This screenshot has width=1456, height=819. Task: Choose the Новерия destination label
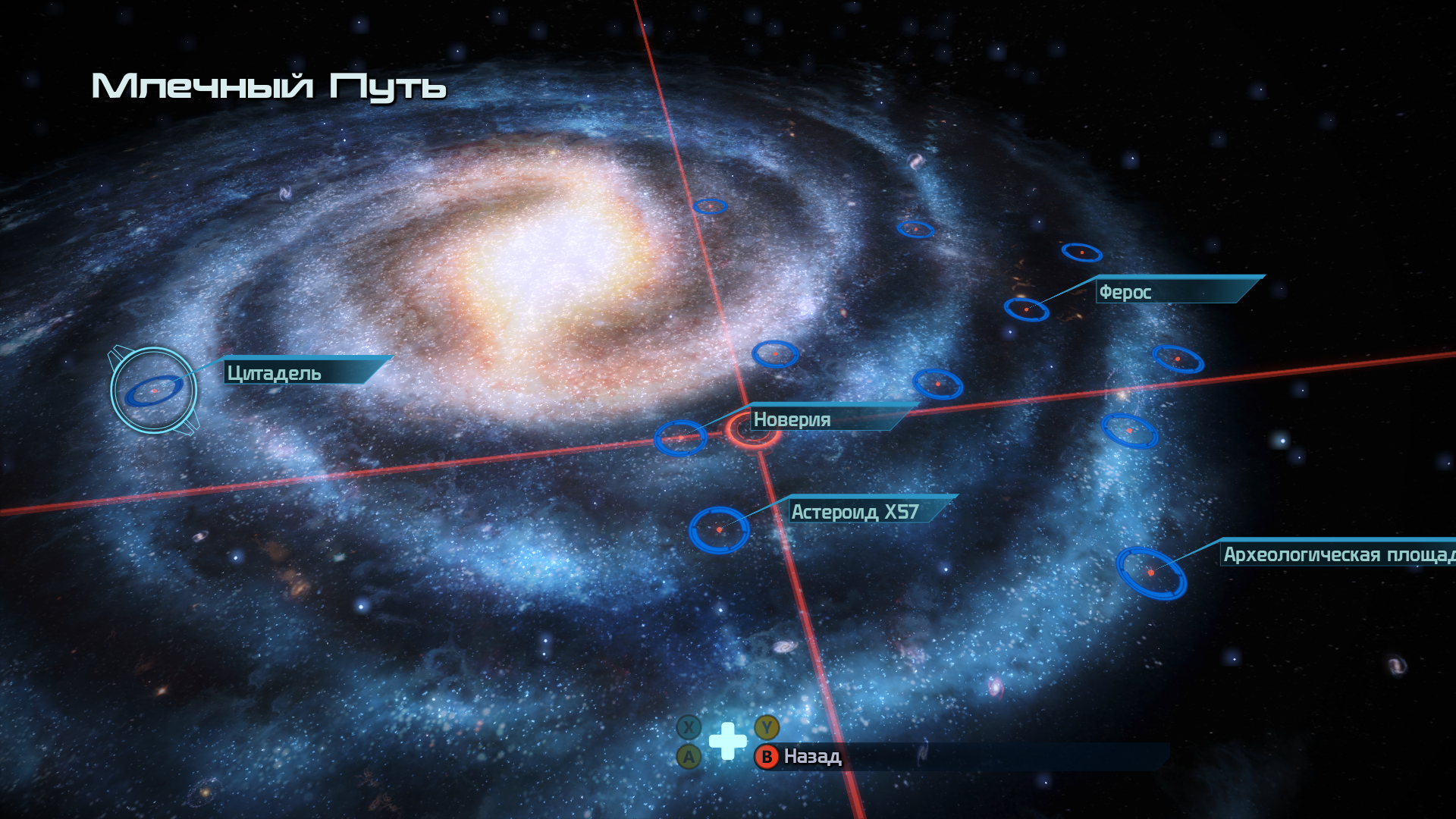(792, 419)
